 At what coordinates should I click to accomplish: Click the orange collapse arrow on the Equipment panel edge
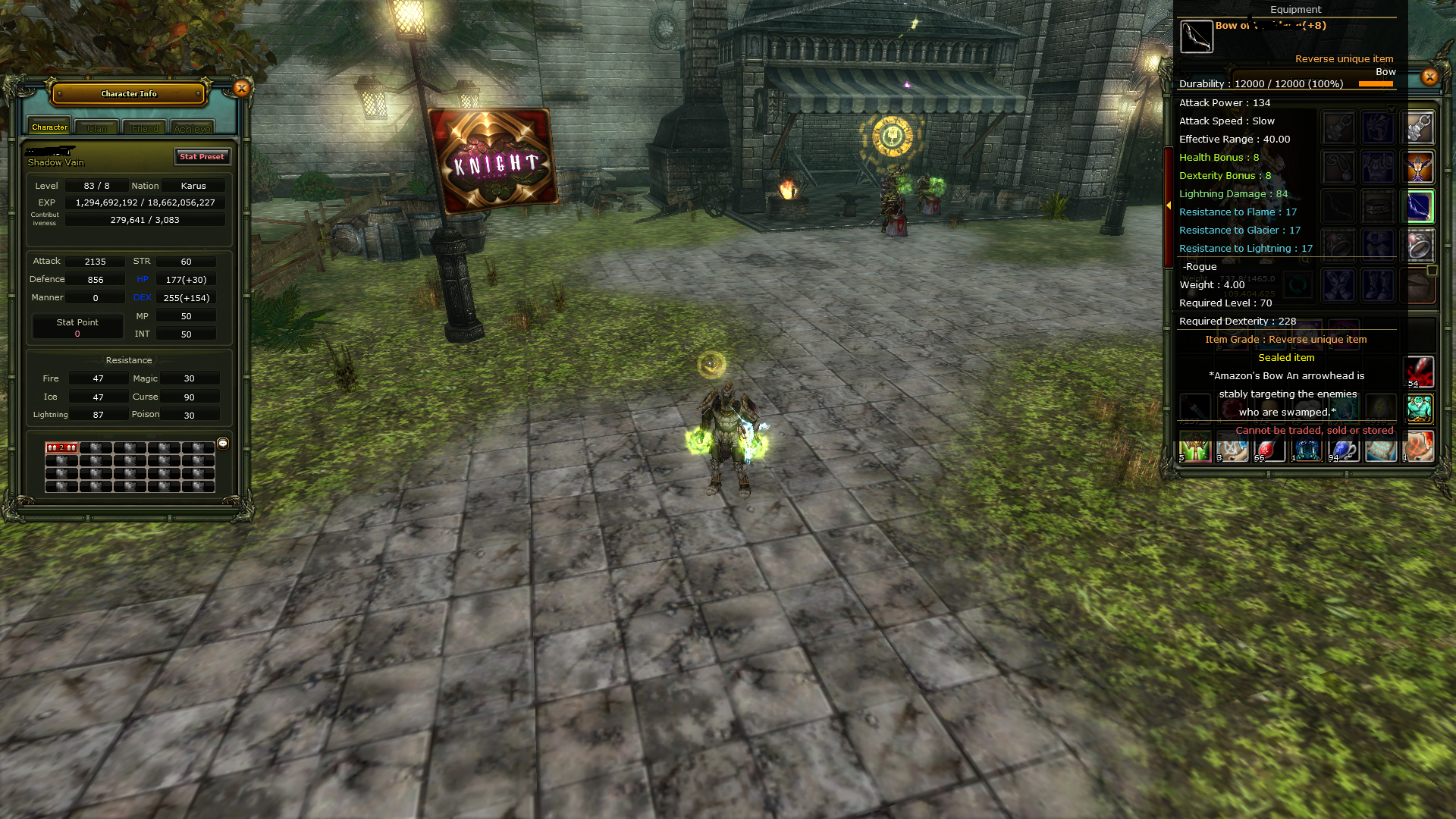(x=1169, y=205)
